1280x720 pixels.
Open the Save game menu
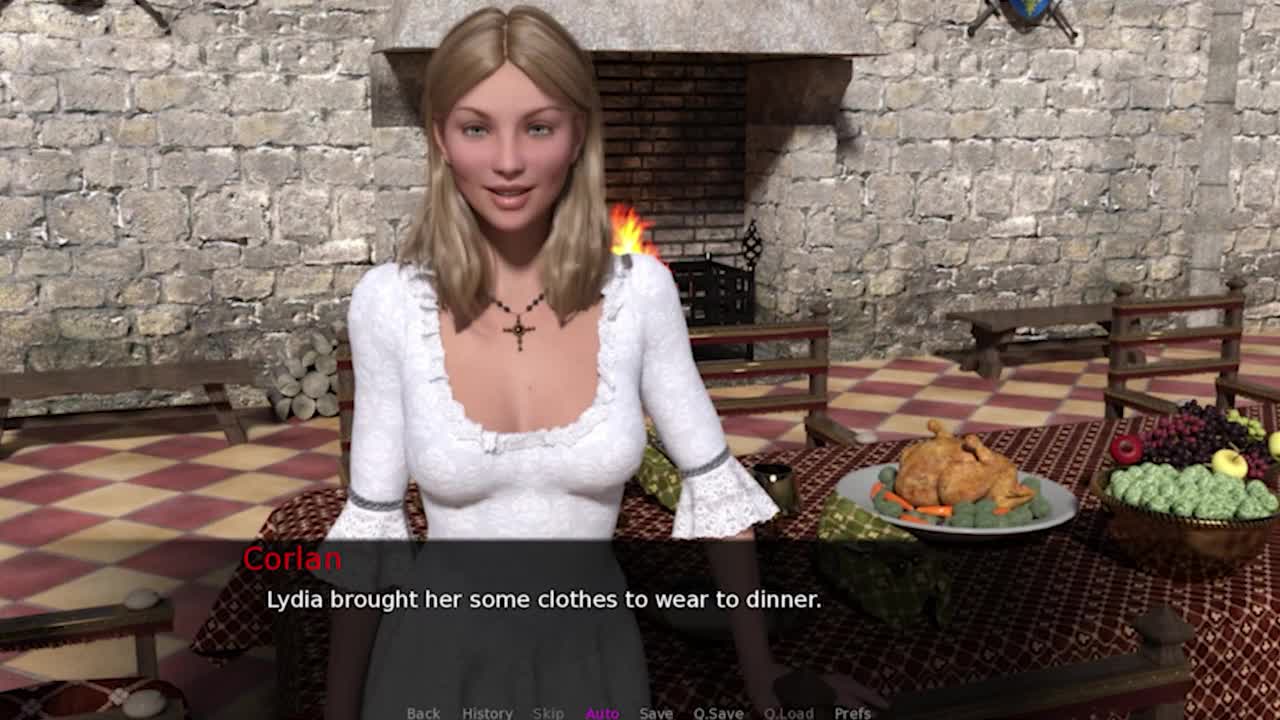click(x=656, y=712)
